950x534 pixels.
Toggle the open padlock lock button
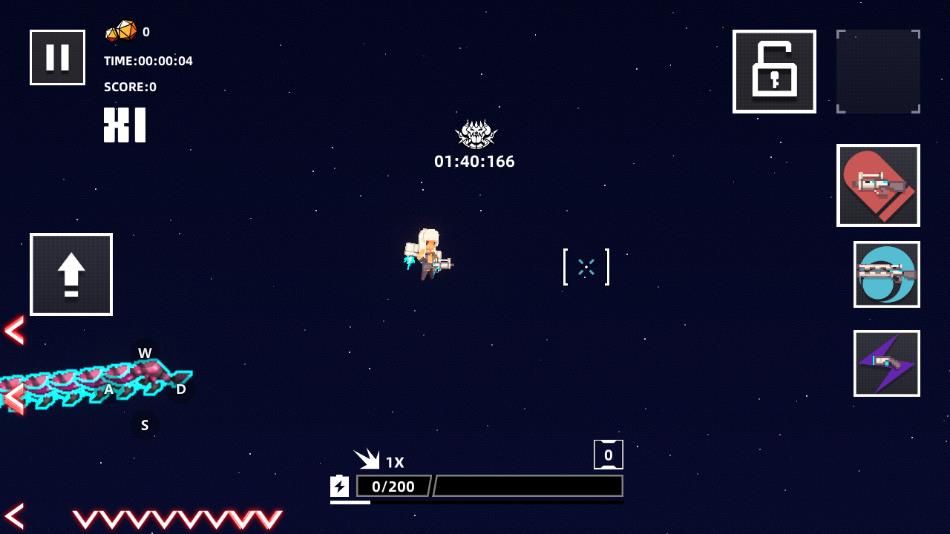pyautogui.click(x=774, y=71)
